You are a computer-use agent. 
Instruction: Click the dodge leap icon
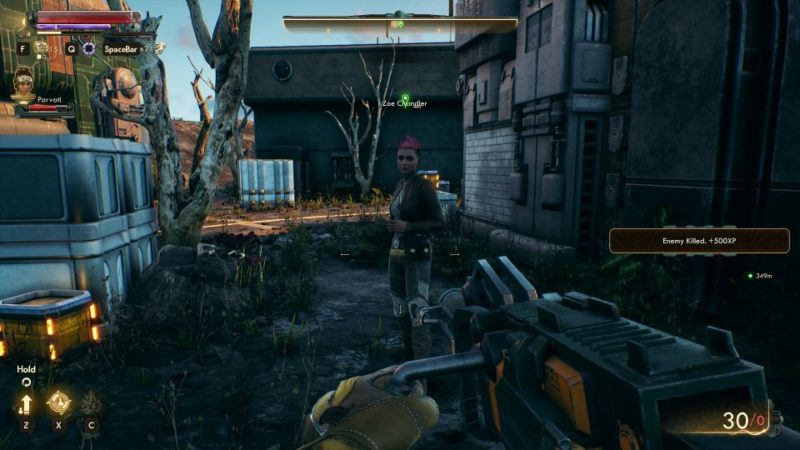158,47
